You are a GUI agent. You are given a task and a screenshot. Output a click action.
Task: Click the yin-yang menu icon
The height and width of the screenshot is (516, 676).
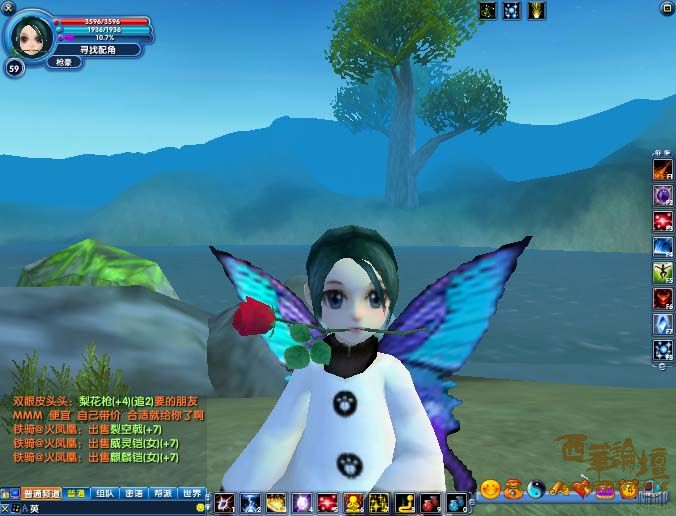pyautogui.click(x=535, y=490)
